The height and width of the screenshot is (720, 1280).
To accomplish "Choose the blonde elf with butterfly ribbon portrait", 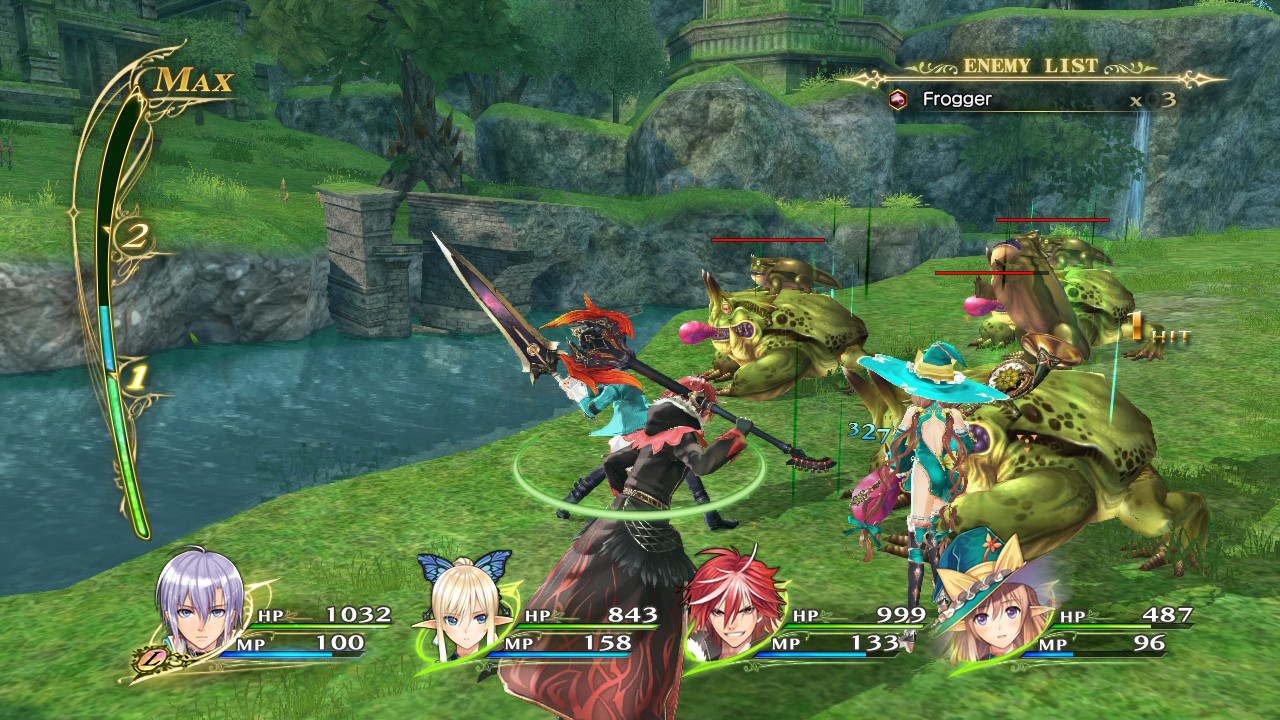I will [463, 612].
